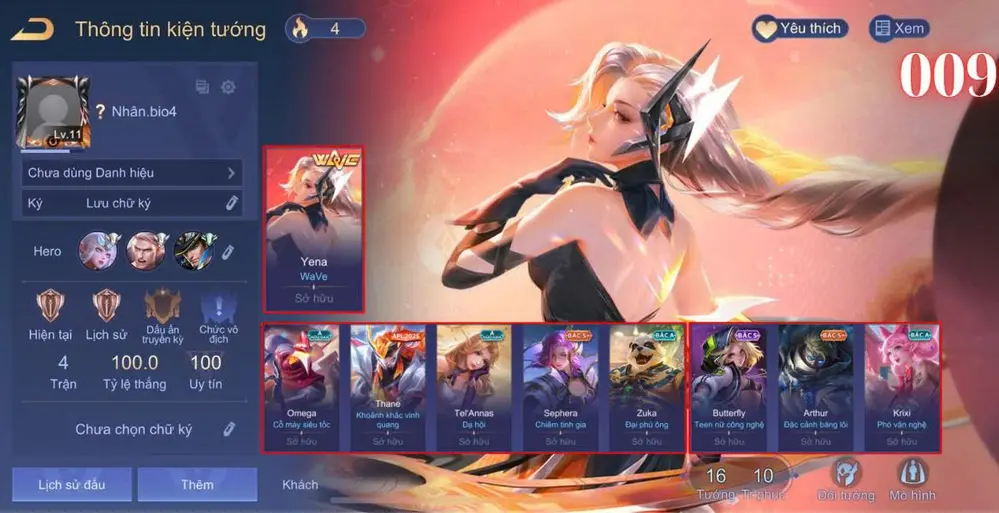The height and width of the screenshot is (513, 999).
Task: Switch to the Lịch sử tab
Action: 105,315
